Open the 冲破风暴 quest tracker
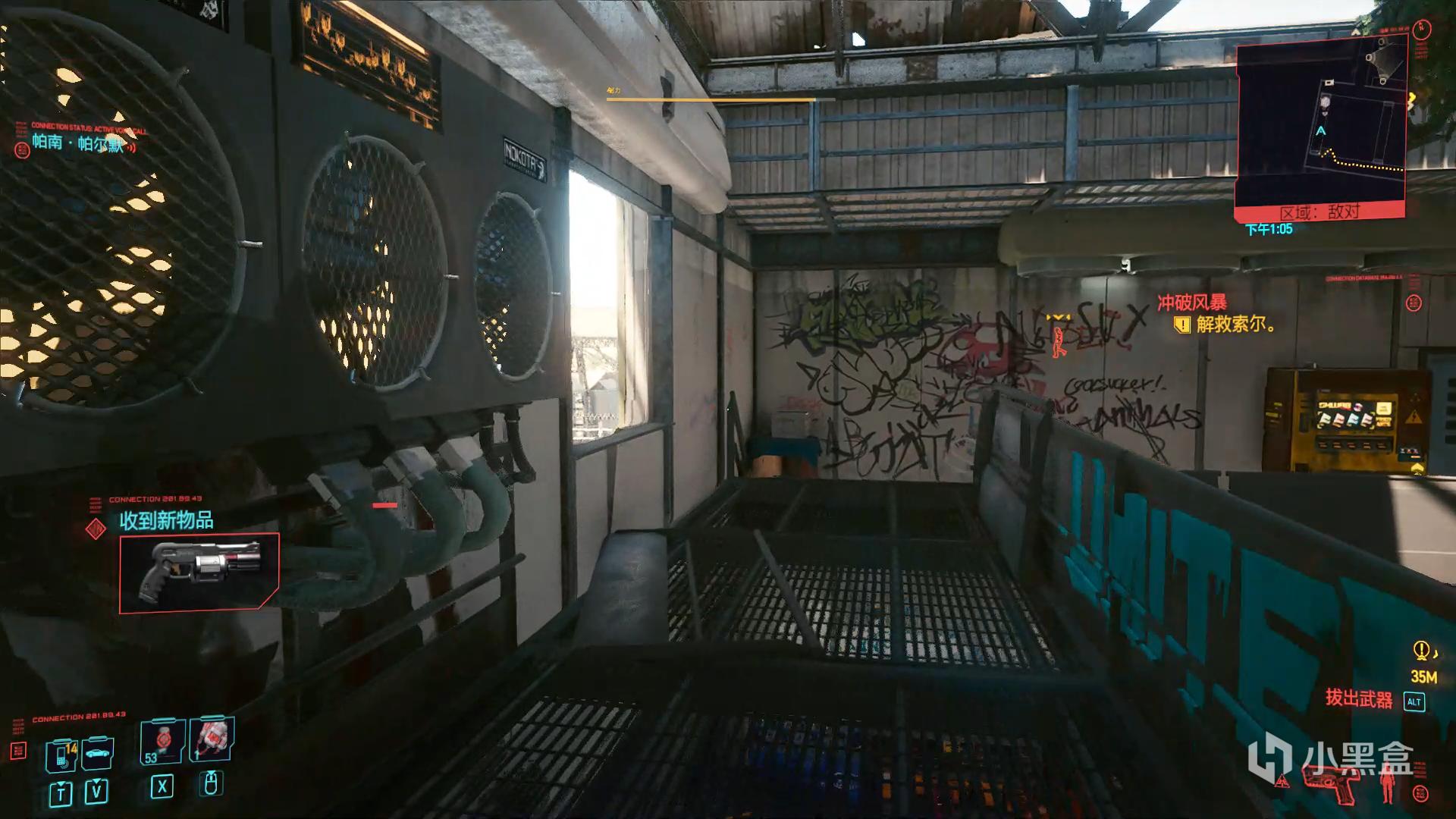Viewport: 1456px width, 819px height. [1191, 303]
